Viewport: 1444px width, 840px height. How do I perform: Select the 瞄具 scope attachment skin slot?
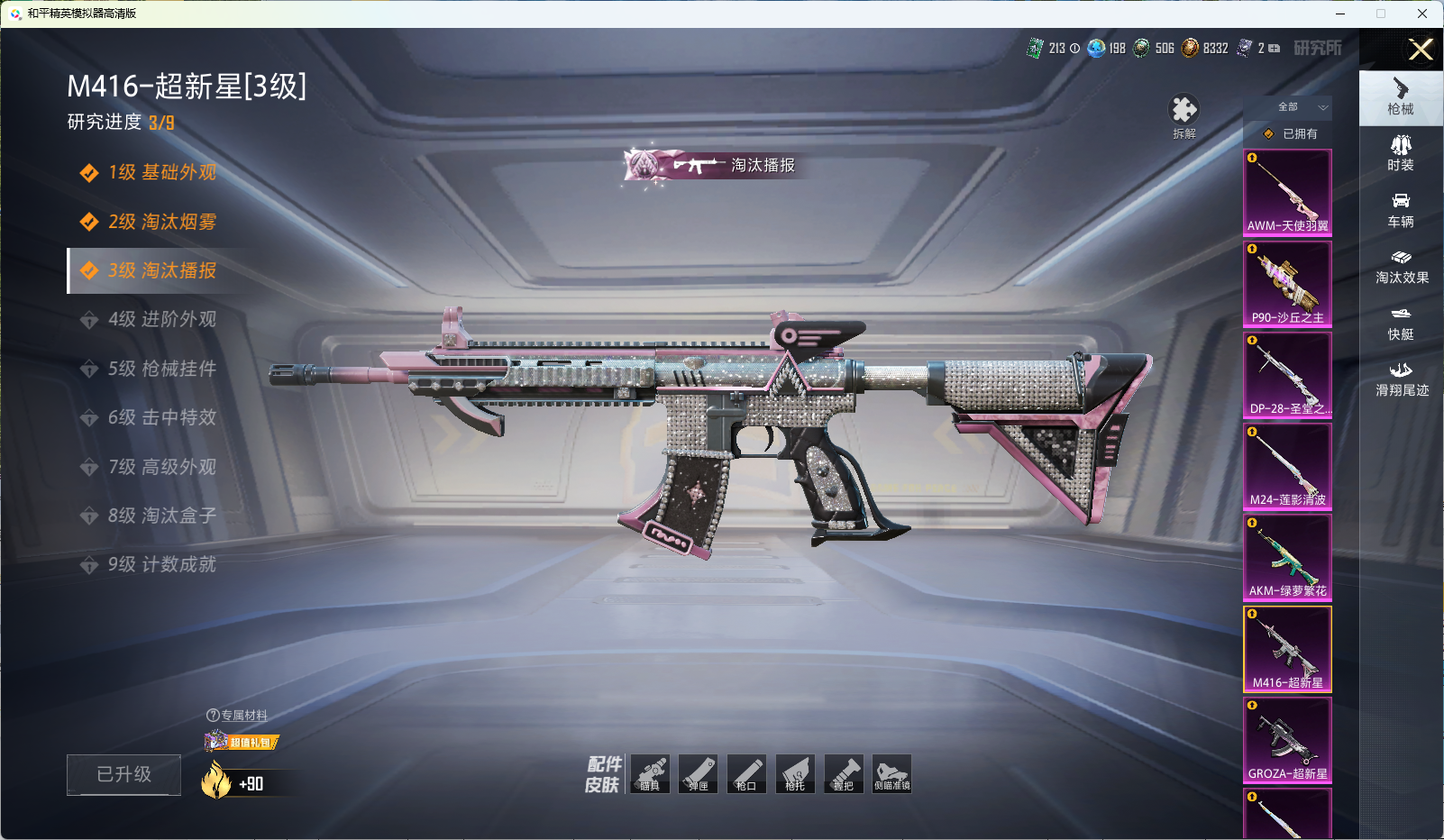[x=650, y=774]
